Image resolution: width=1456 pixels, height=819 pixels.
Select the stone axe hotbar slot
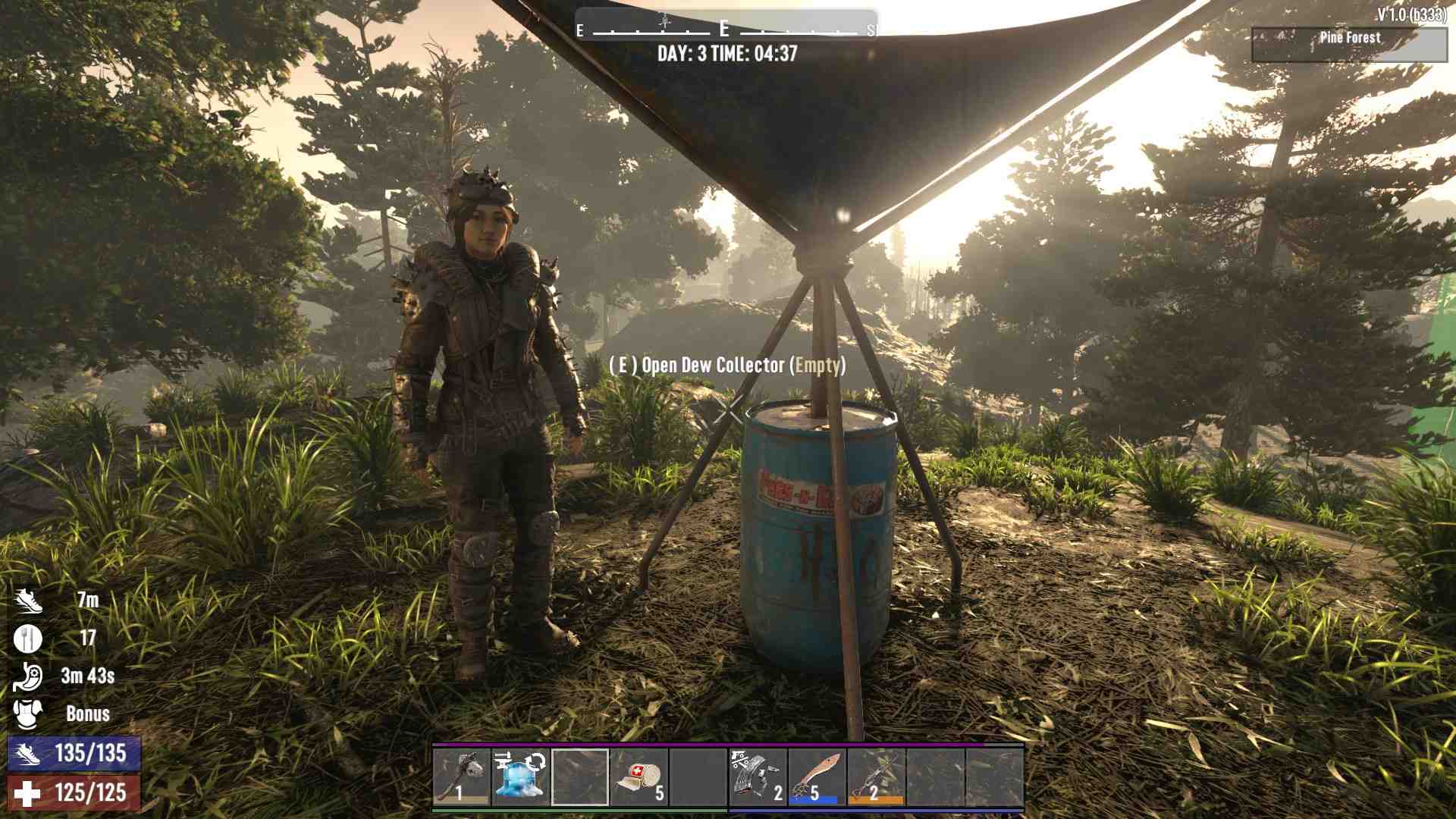pos(462,777)
